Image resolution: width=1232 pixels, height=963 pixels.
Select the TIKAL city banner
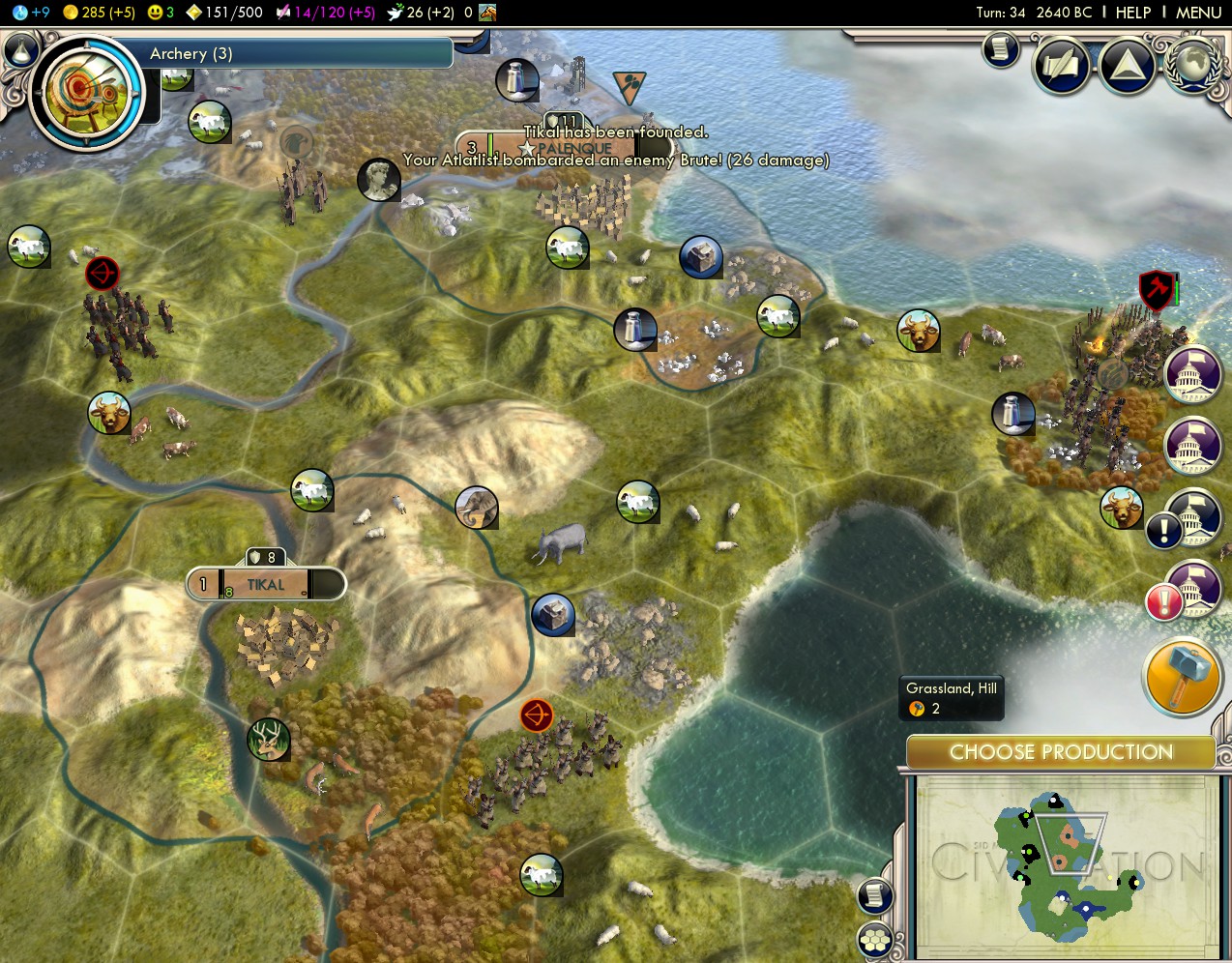click(x=266, y=584)
